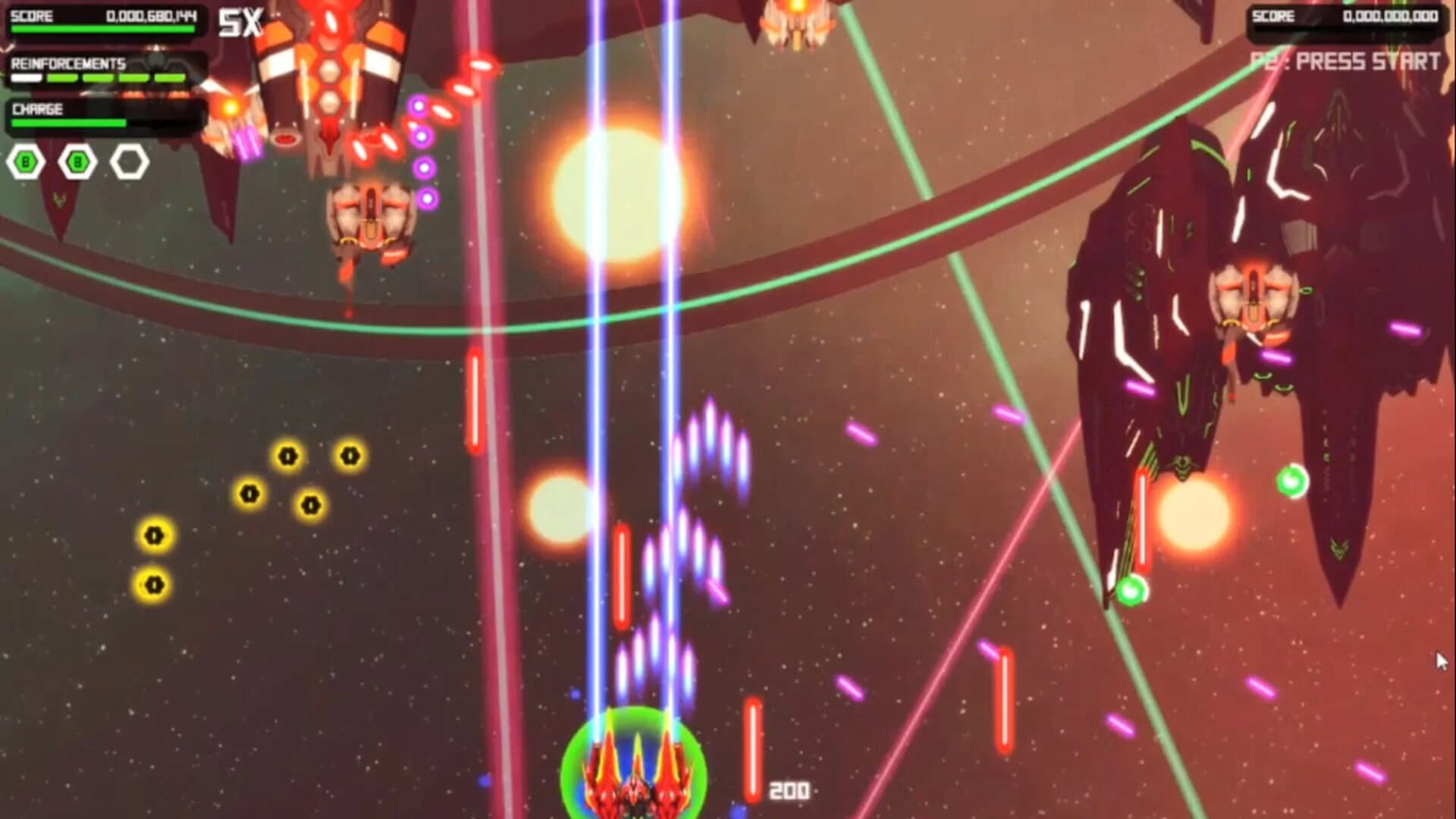Click the green CHARGE progress bar
This screenshot has height=819, width=1456.
(68, 123)
